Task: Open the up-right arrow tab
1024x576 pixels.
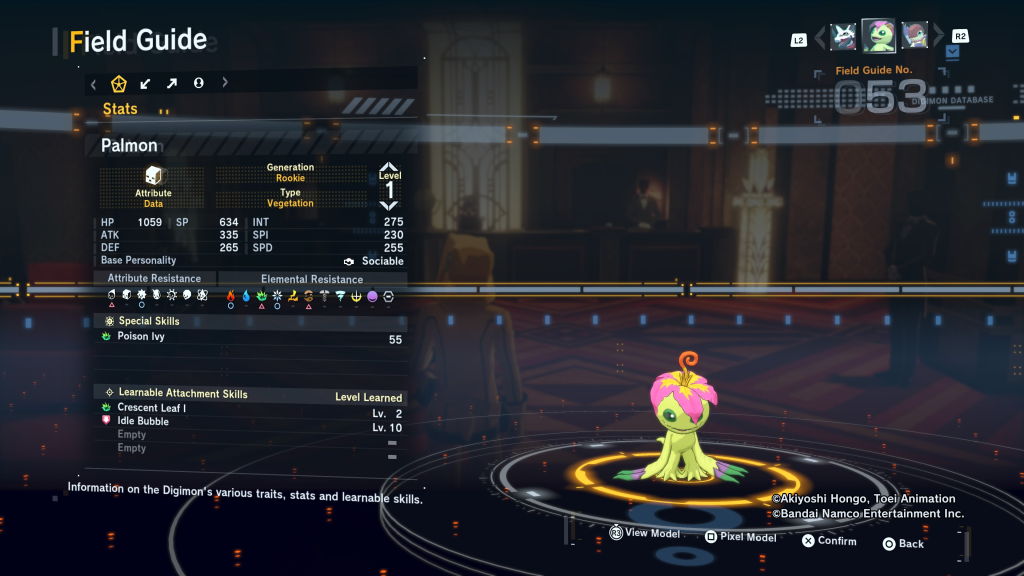Action: pyautogui.click(x=171, y=83)
